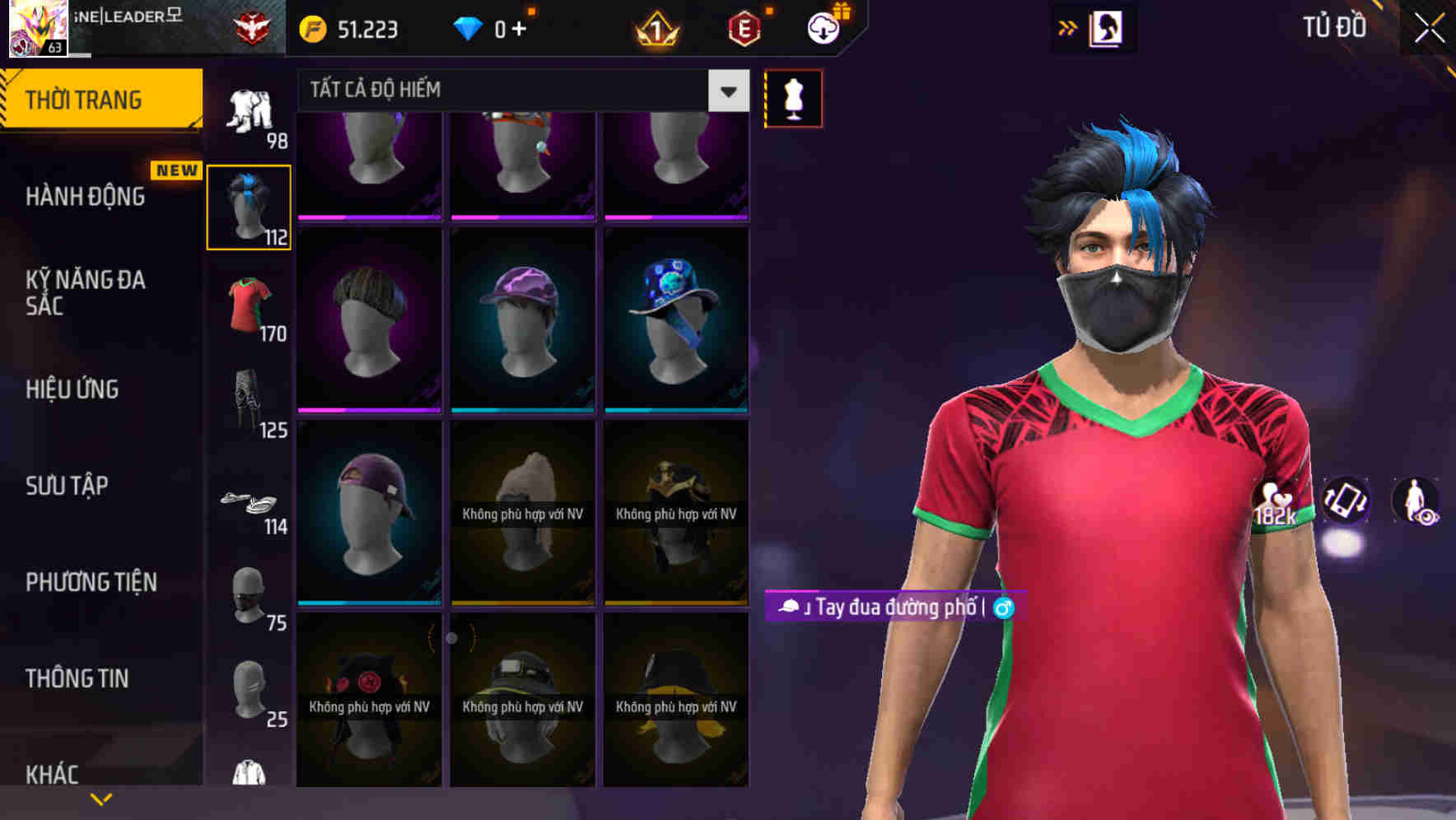Click the mannequin preview icon beside the filter

(x=793, y=97)
